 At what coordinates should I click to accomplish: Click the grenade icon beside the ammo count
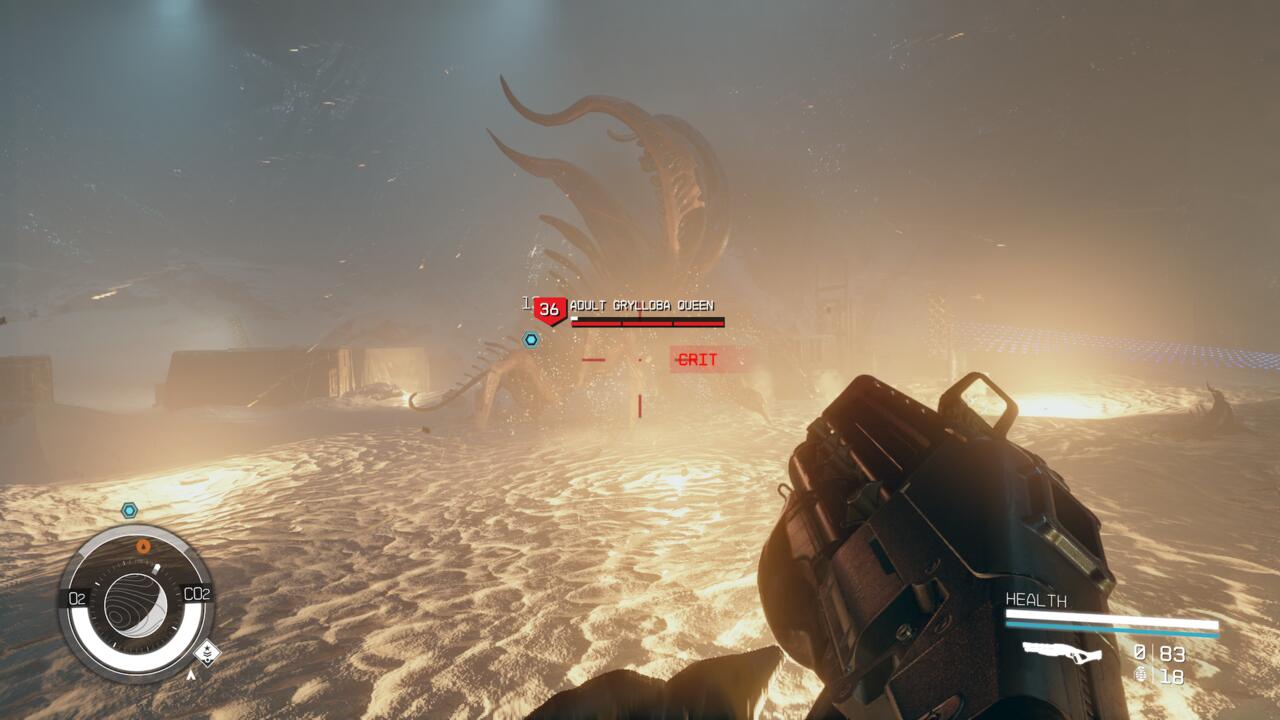[x=1141, y=675]
